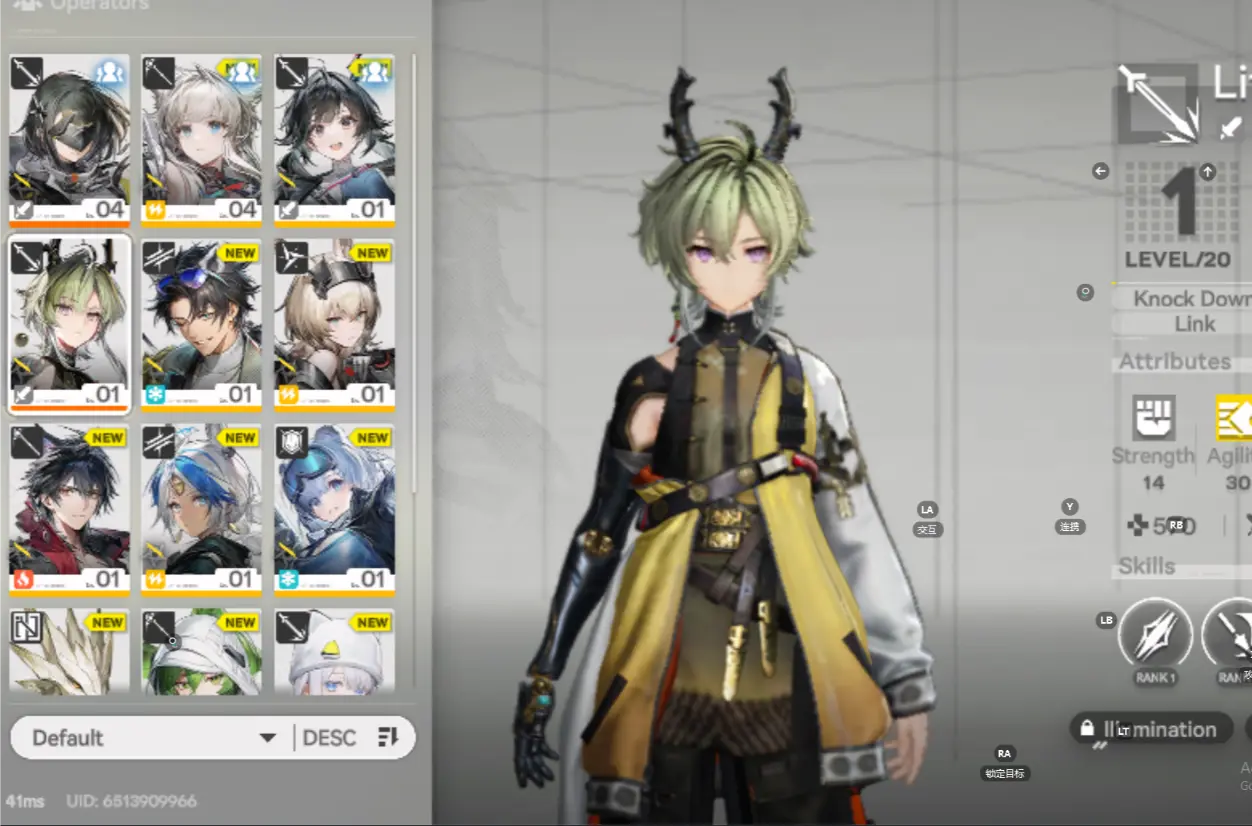Pick the dark-haired girl with brown eyes card
This screenshot has width=1252, height=826.
(334, 140)
